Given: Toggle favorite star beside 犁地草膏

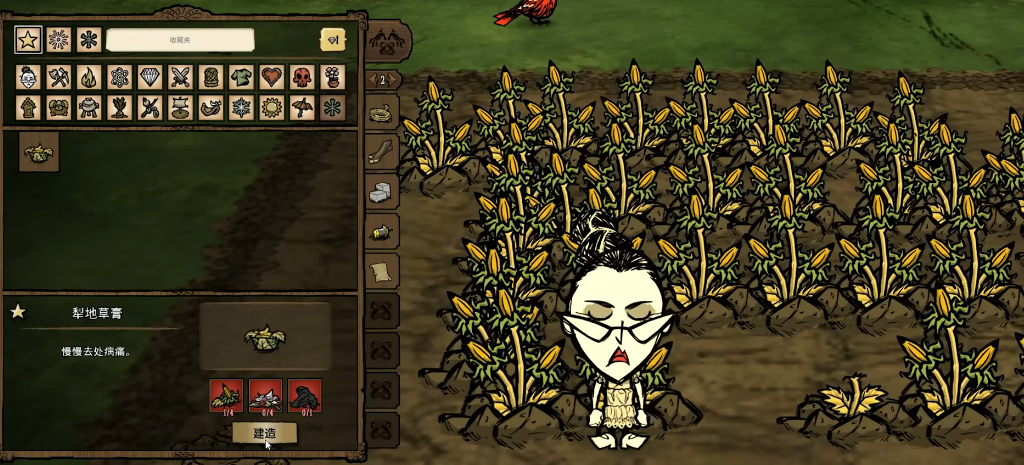Looking at the screenshot, I should 18,312.
